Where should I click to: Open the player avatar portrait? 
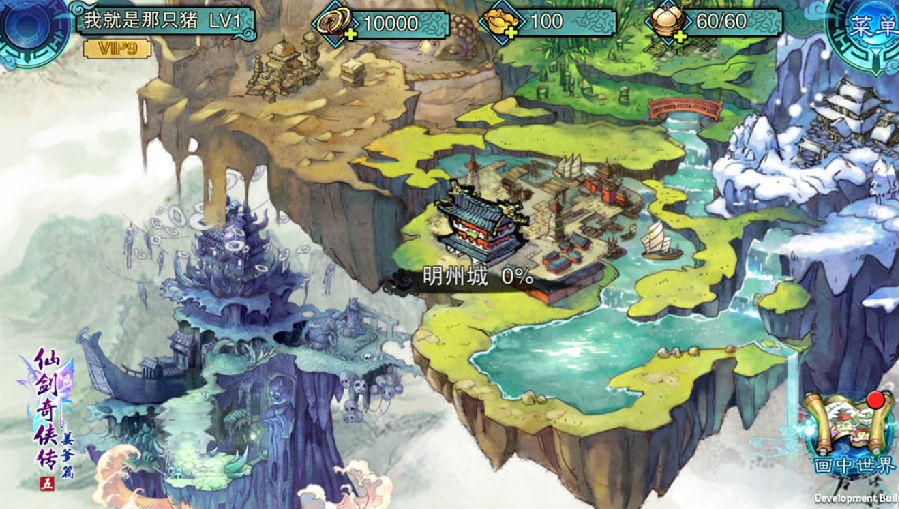[x=28, y=26]
